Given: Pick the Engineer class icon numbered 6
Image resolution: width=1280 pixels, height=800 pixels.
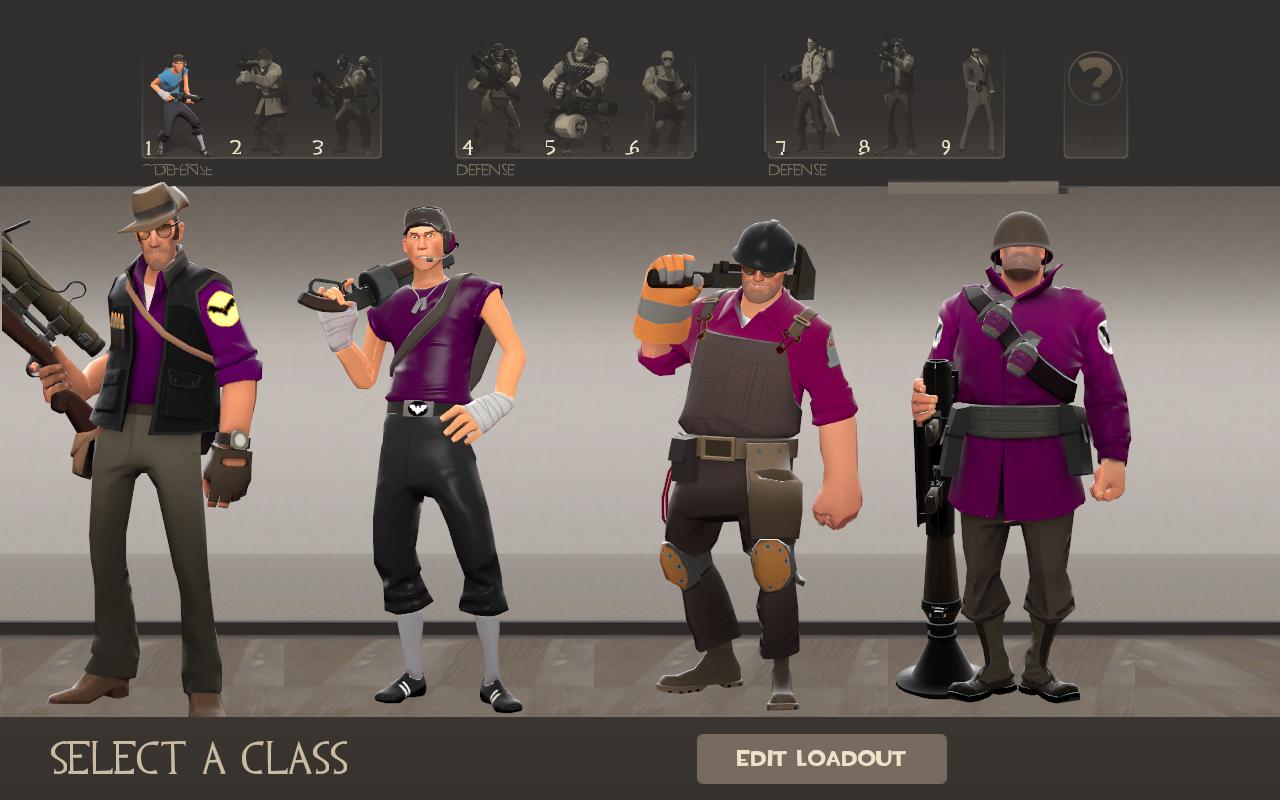Looking at the screenshot, I should (664, 102).
